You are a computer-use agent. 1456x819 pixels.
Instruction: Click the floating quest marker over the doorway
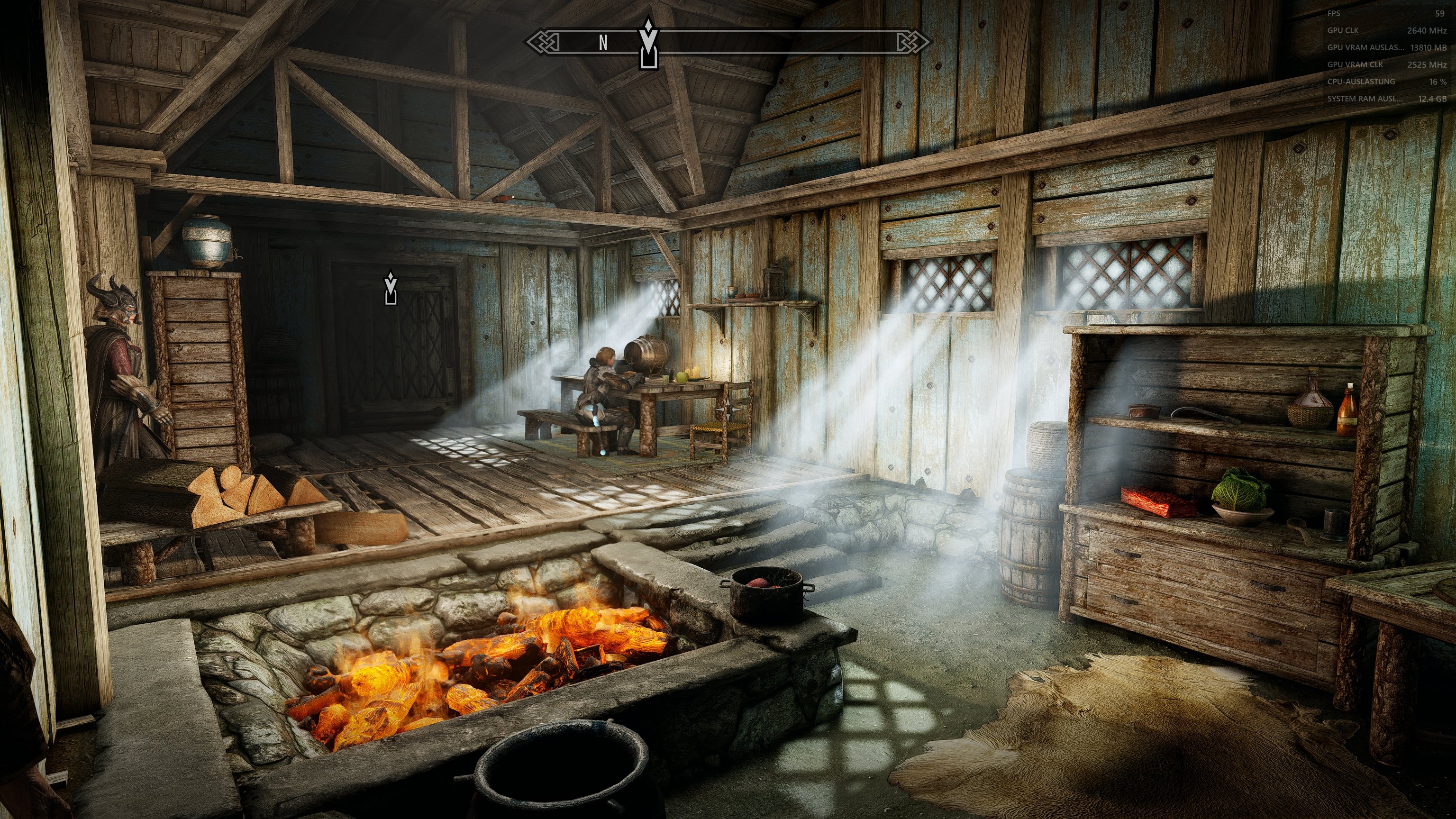390,288
